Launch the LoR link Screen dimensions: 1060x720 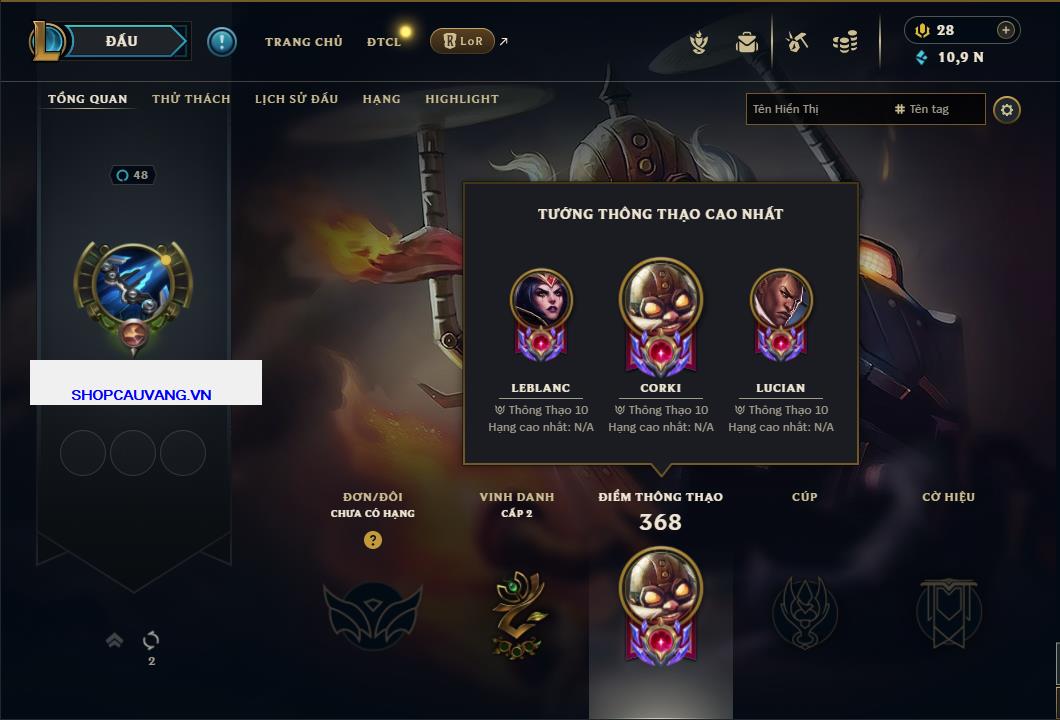462,41
